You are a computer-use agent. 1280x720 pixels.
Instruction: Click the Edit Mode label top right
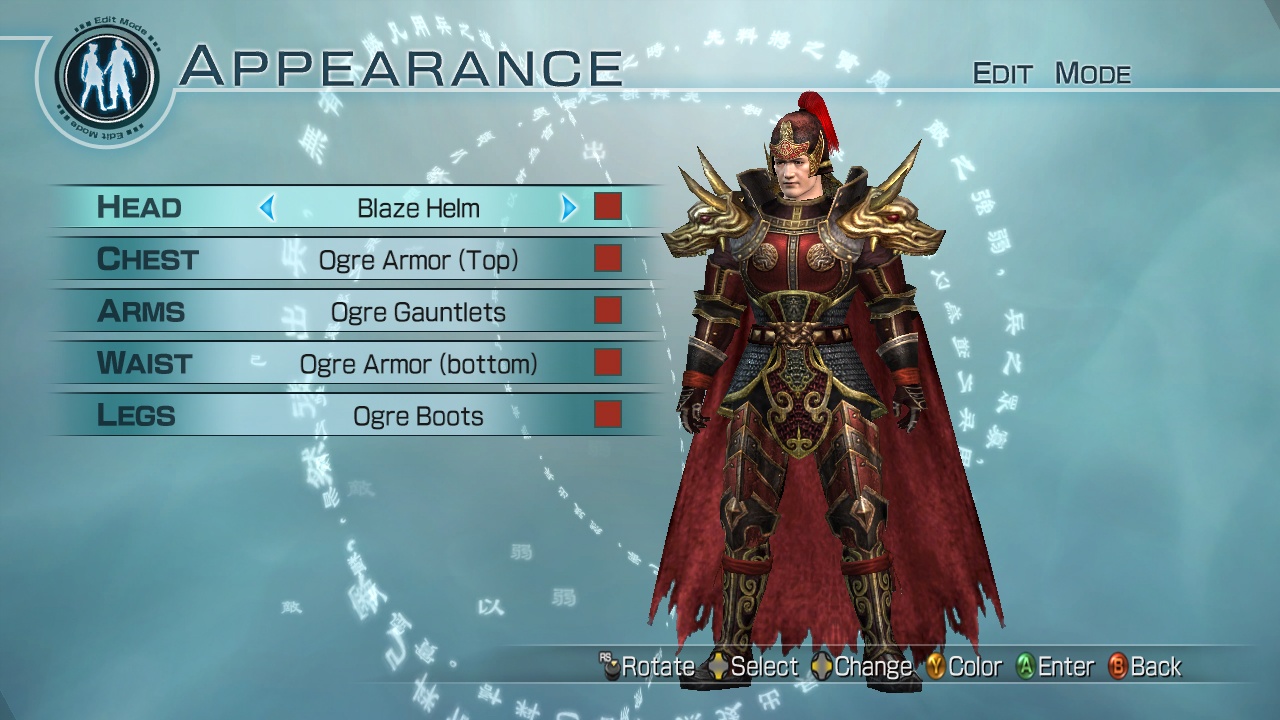click(x=1052, y=73)
